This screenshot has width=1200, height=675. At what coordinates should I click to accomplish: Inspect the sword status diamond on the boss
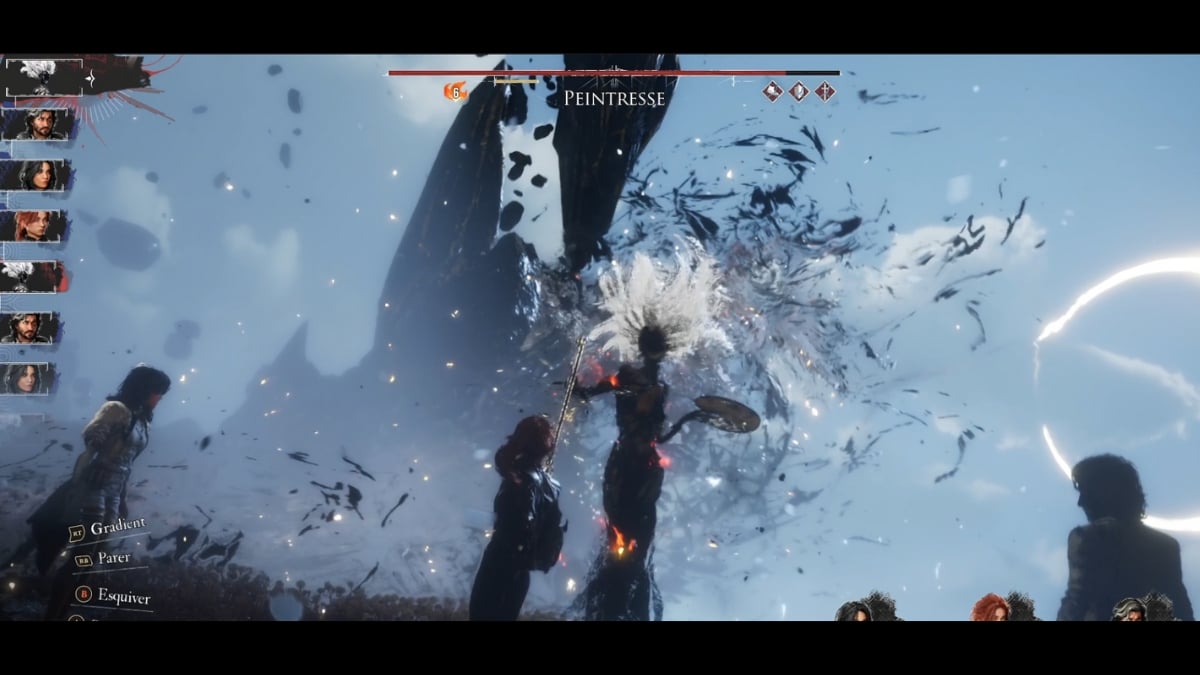pyautogui.click(x=824, y=92)
